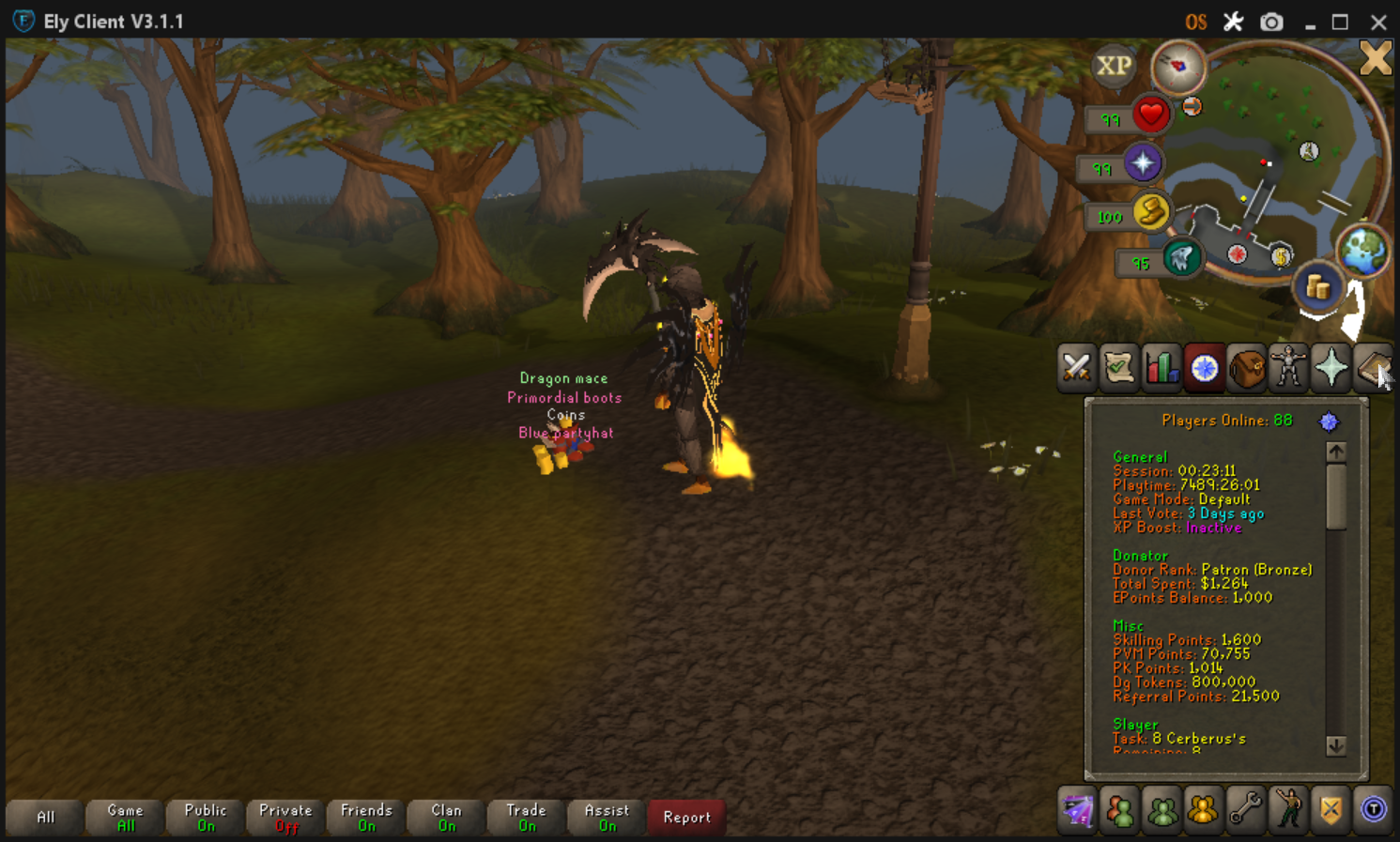Image resolution: width=1400 pixels, height=842 pixels.
Task: Switch to the Stats bar-chart tab
Action: [x=1162, y=367]
